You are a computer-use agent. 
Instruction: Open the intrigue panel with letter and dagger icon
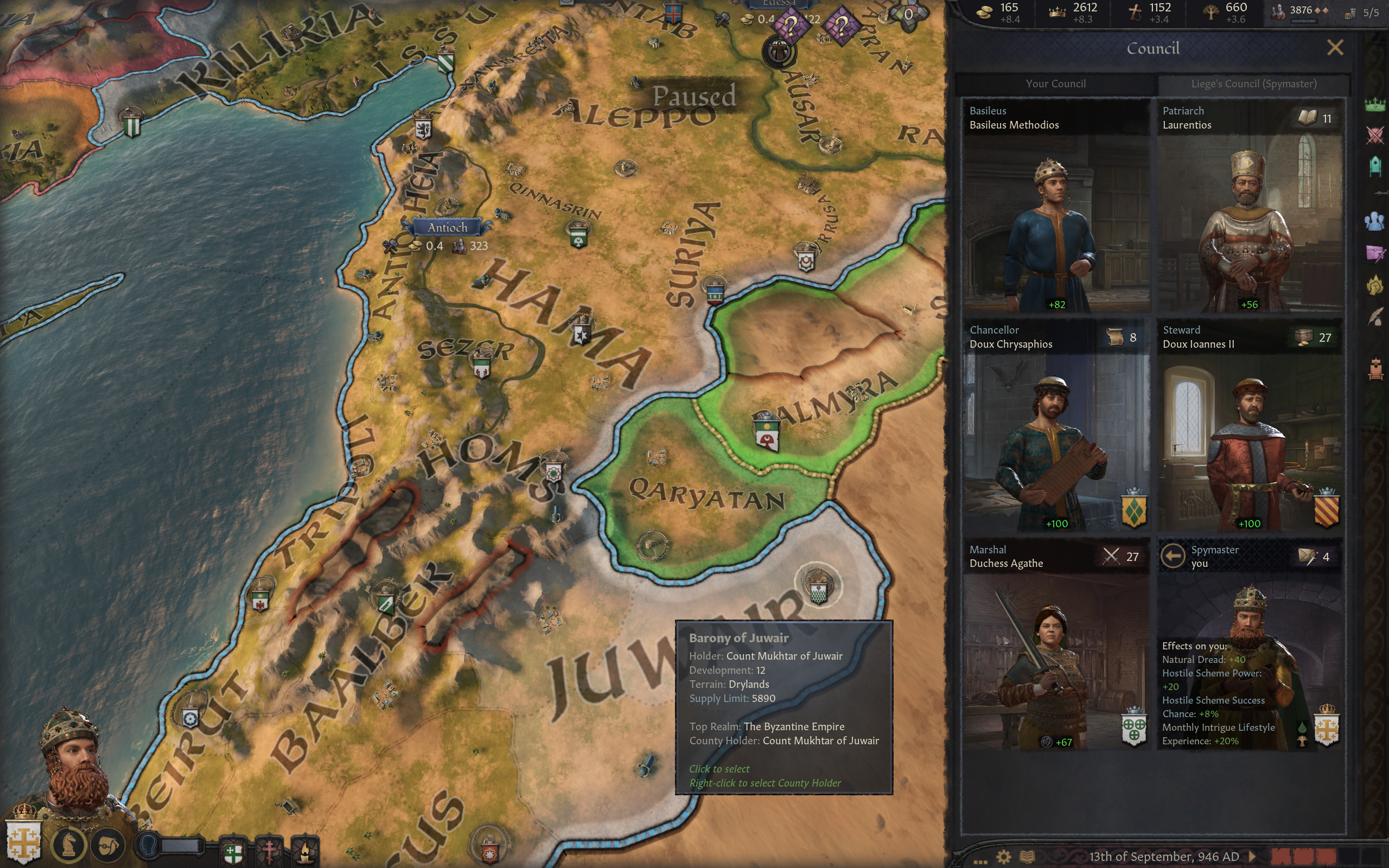coord(1375,253)
